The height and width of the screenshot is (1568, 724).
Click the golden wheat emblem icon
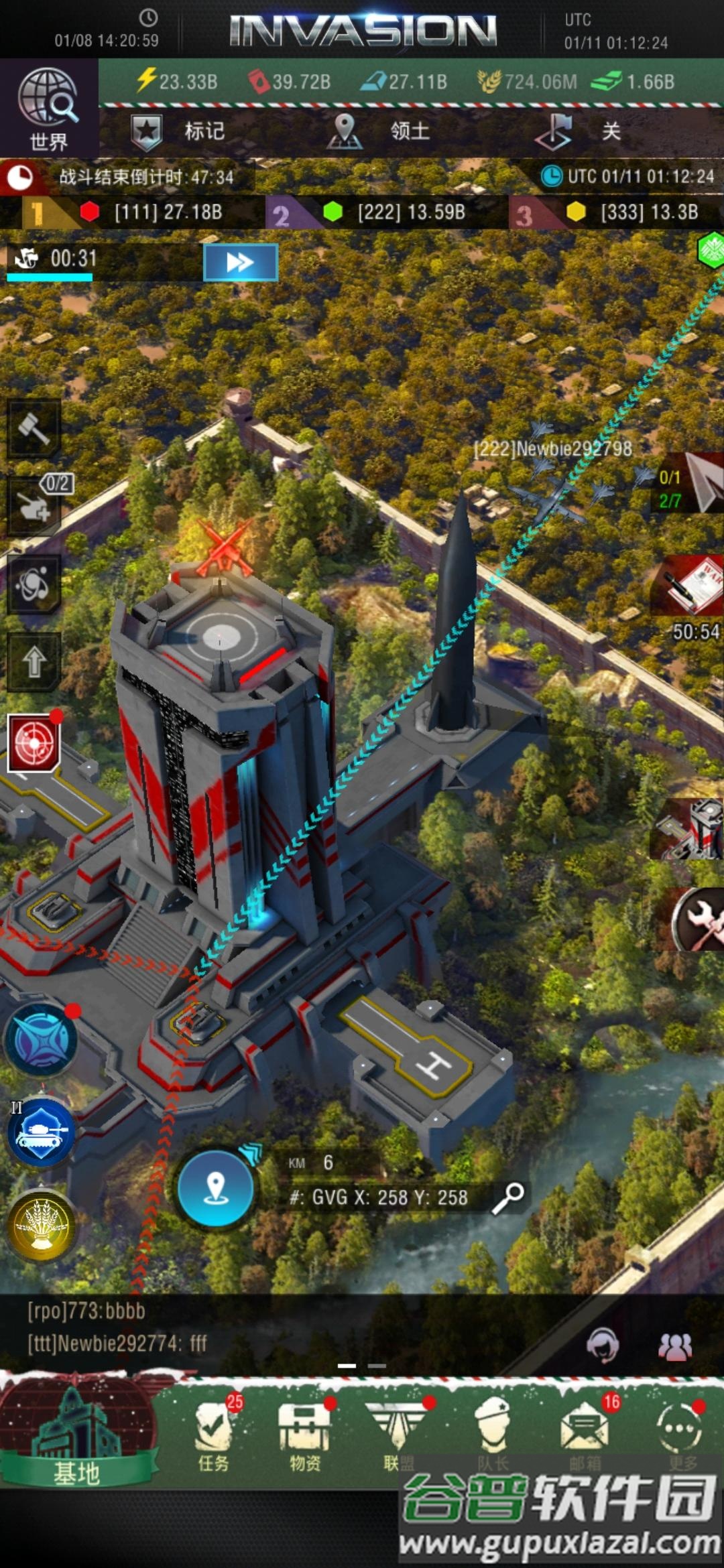42,1226
